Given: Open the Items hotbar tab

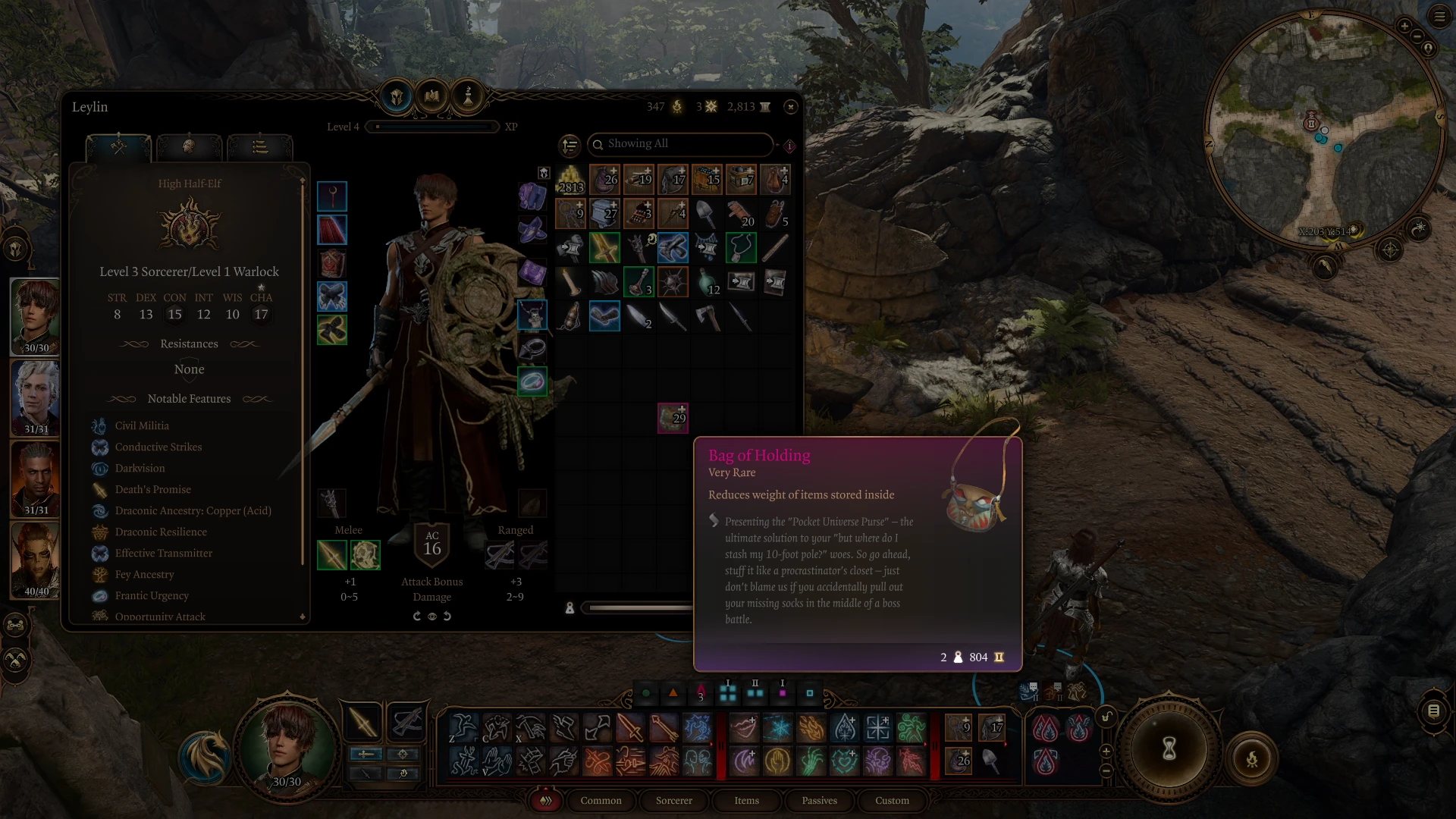Looking at the screenshot, I should 746,801.
